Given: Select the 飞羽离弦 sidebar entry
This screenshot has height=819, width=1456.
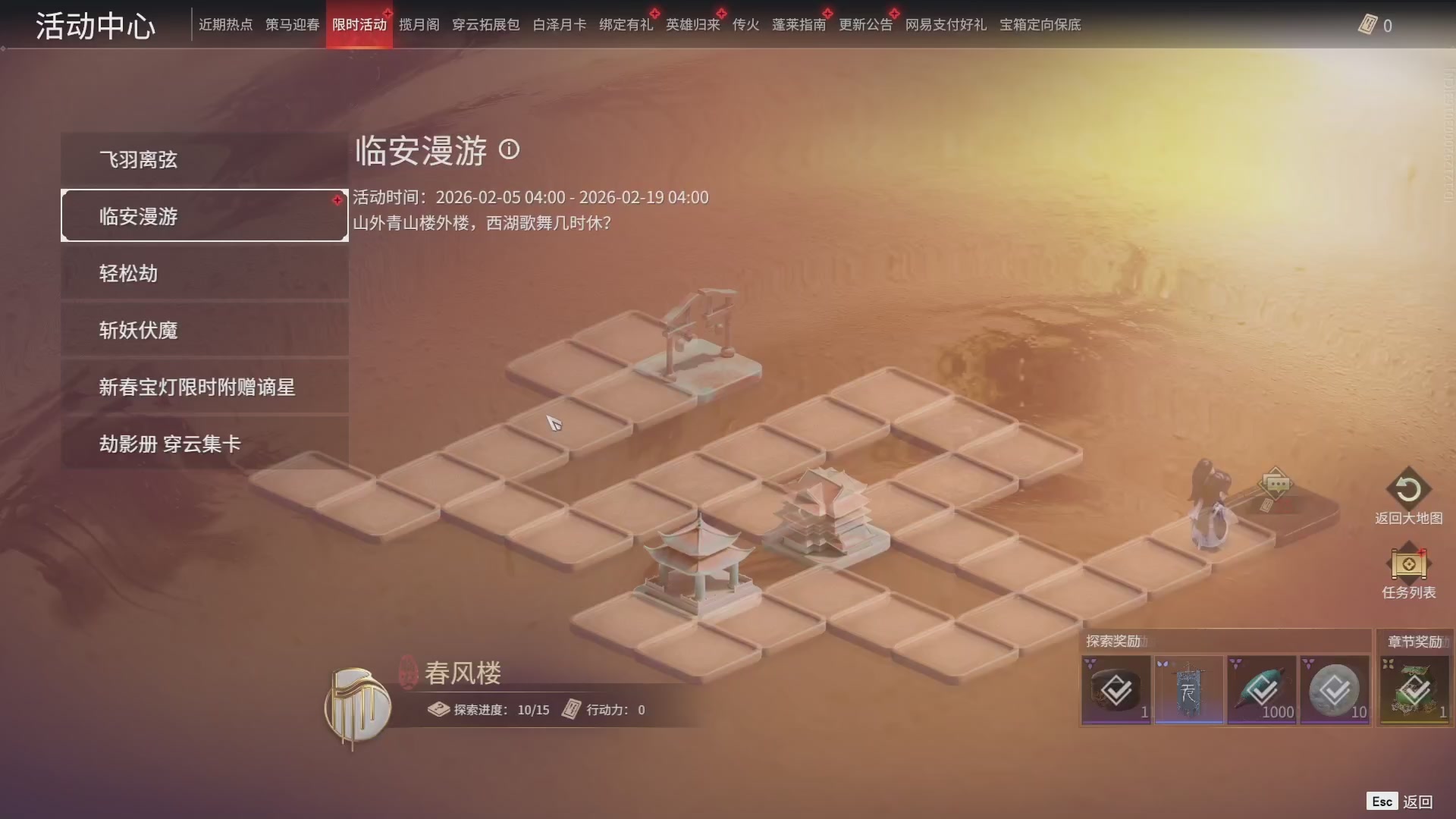Looking at the screenshot, I should (205, 159).
